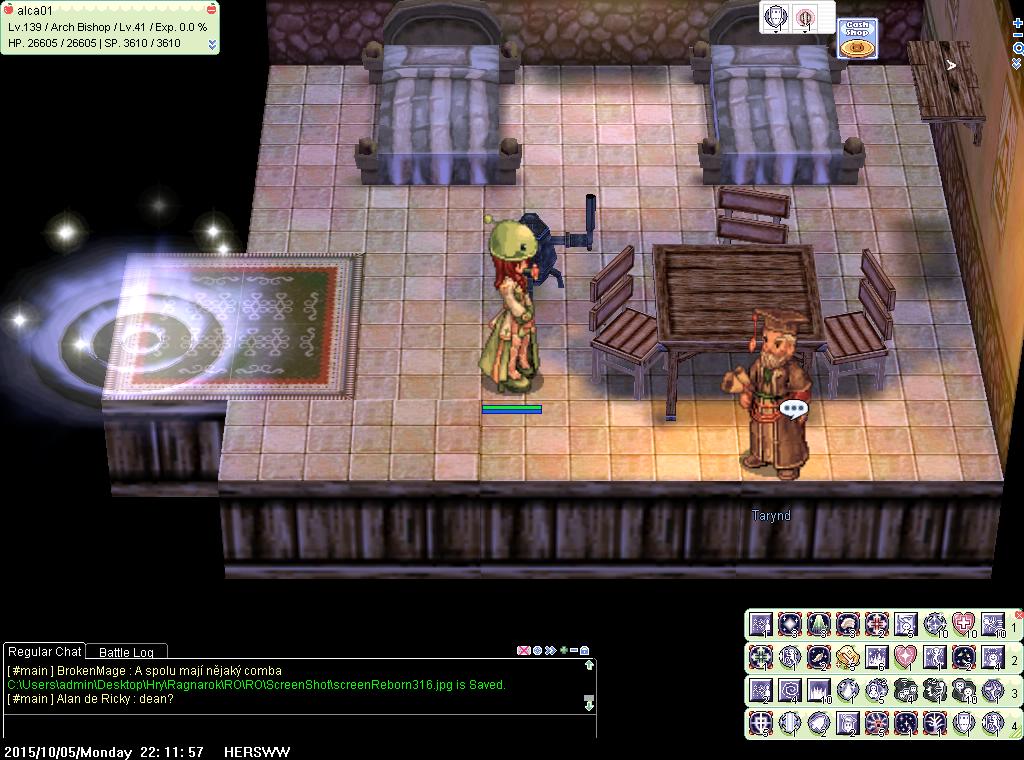Select the Regular Chat tab
Image resolution: width=1024 pixels, height=760 pixels.
45,652
